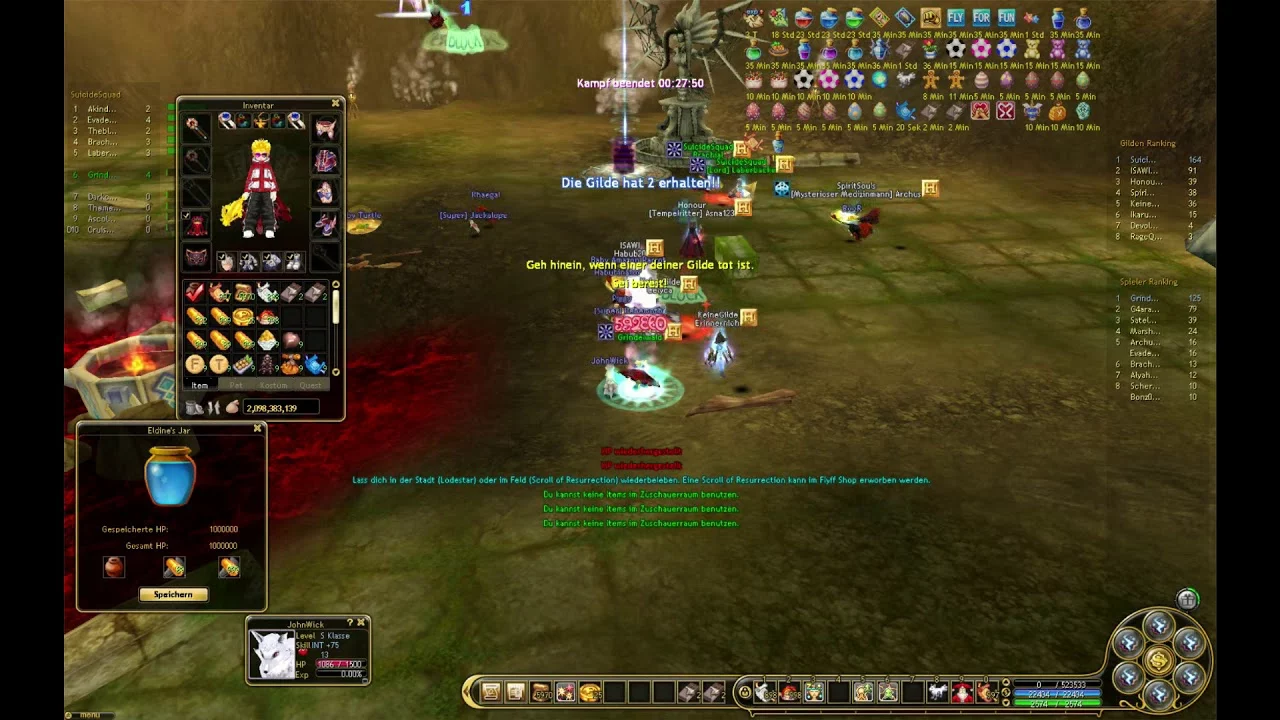Open help on the pet window
The height and width of the screenshot is (720, 1280).
(349, 623)
